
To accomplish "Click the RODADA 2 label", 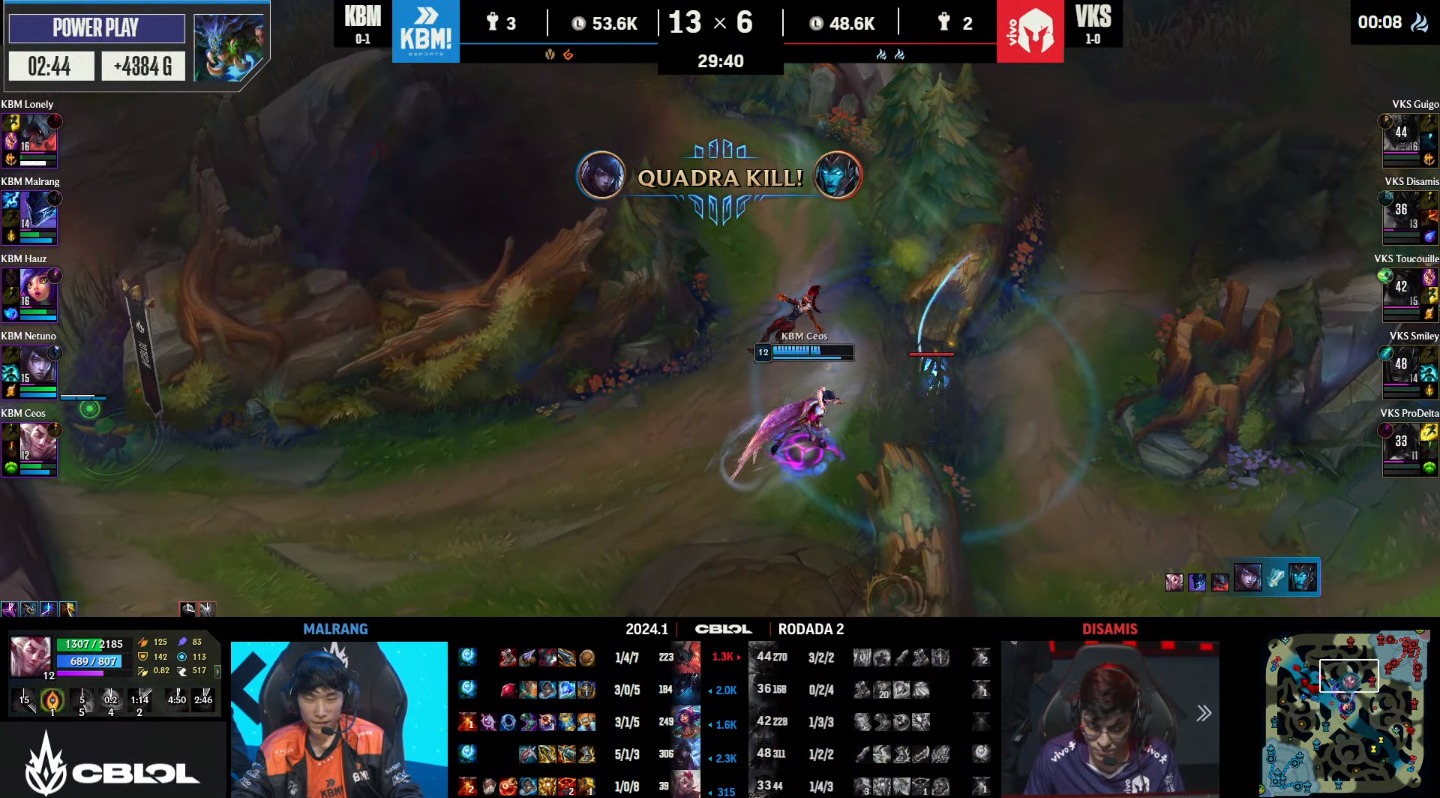I will (810, 629).
